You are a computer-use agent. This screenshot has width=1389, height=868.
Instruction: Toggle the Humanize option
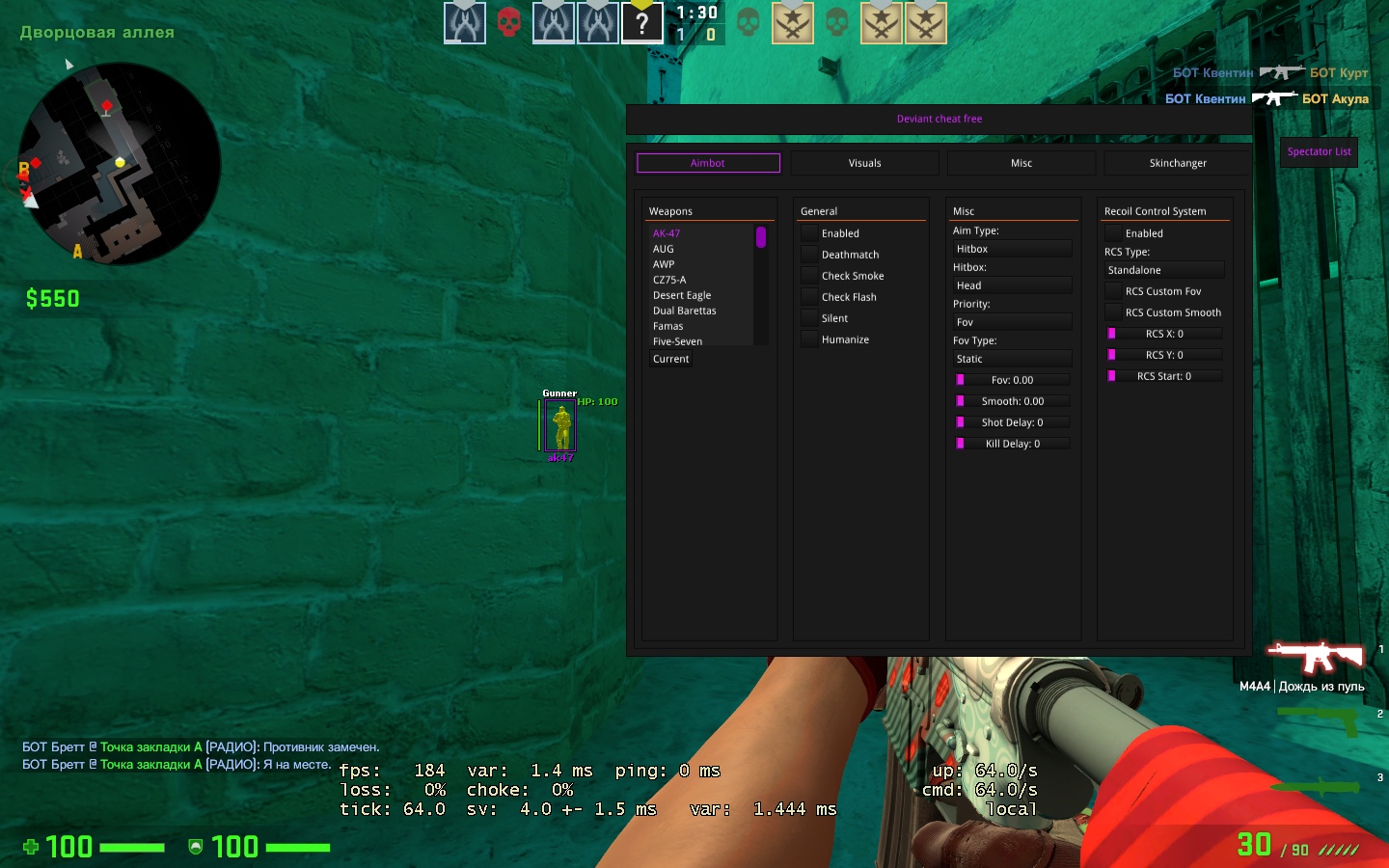click(x=810, y=339)
